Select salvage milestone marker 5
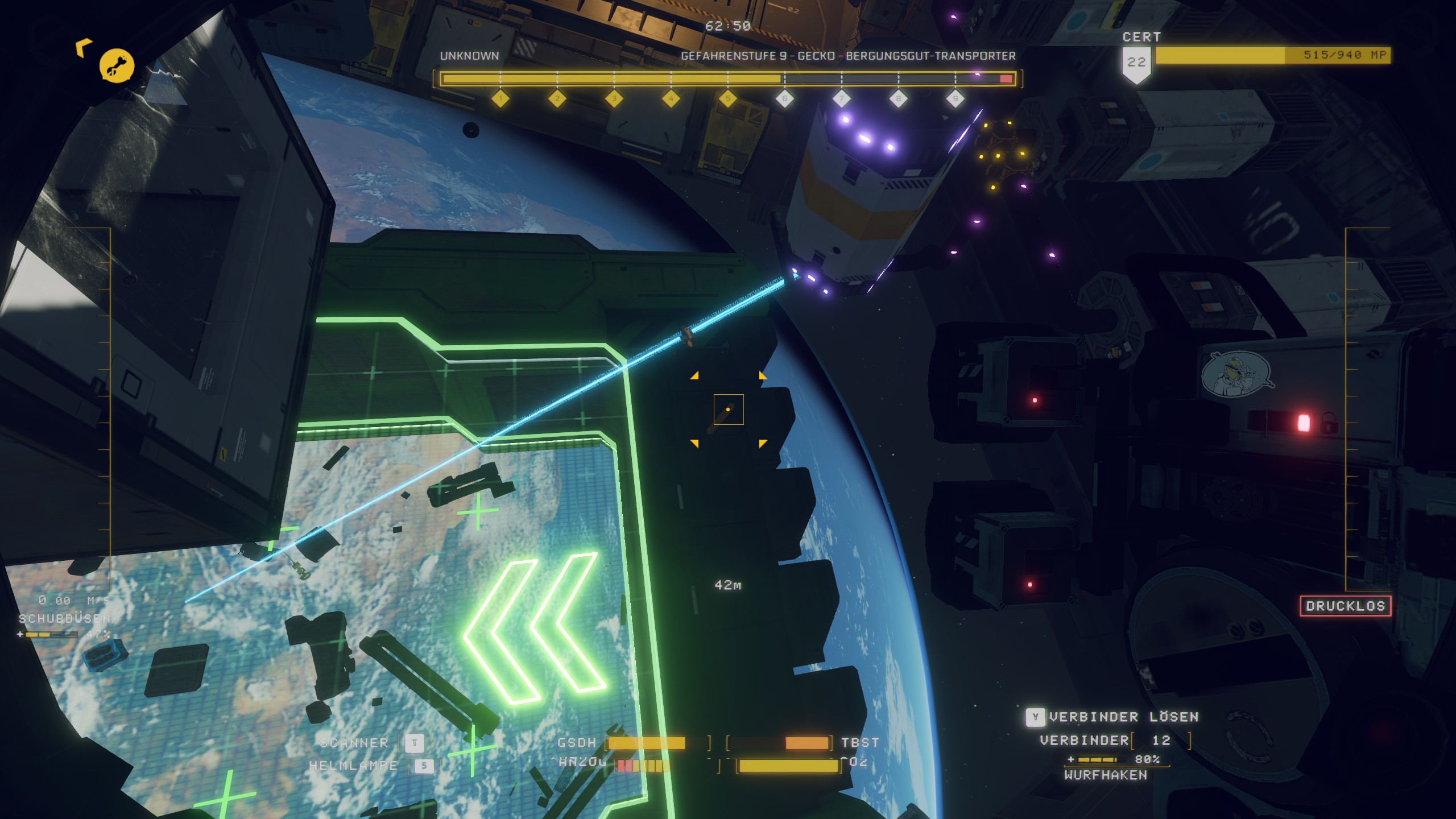The height and width of the screenshot is (819, 1456). pos(727,99)
